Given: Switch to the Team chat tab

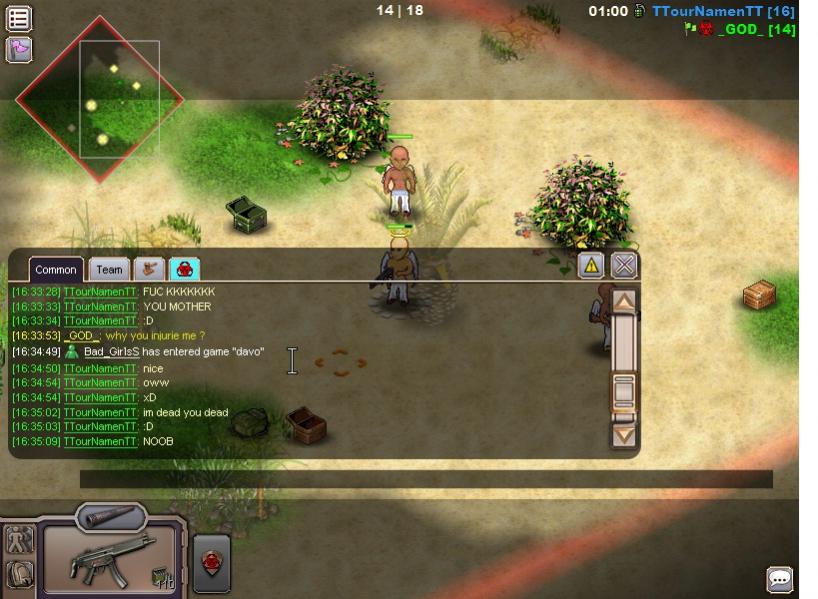Looking at the screenshot, I should [109, 269].
